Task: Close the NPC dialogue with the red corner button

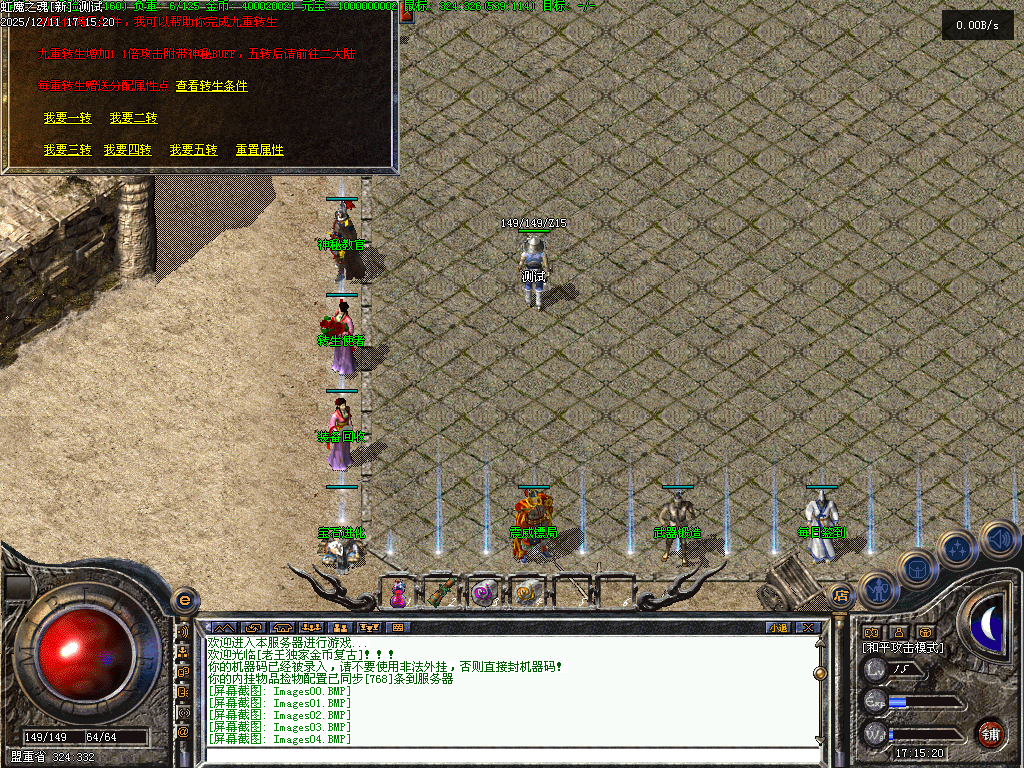Action: coord(407,14)
